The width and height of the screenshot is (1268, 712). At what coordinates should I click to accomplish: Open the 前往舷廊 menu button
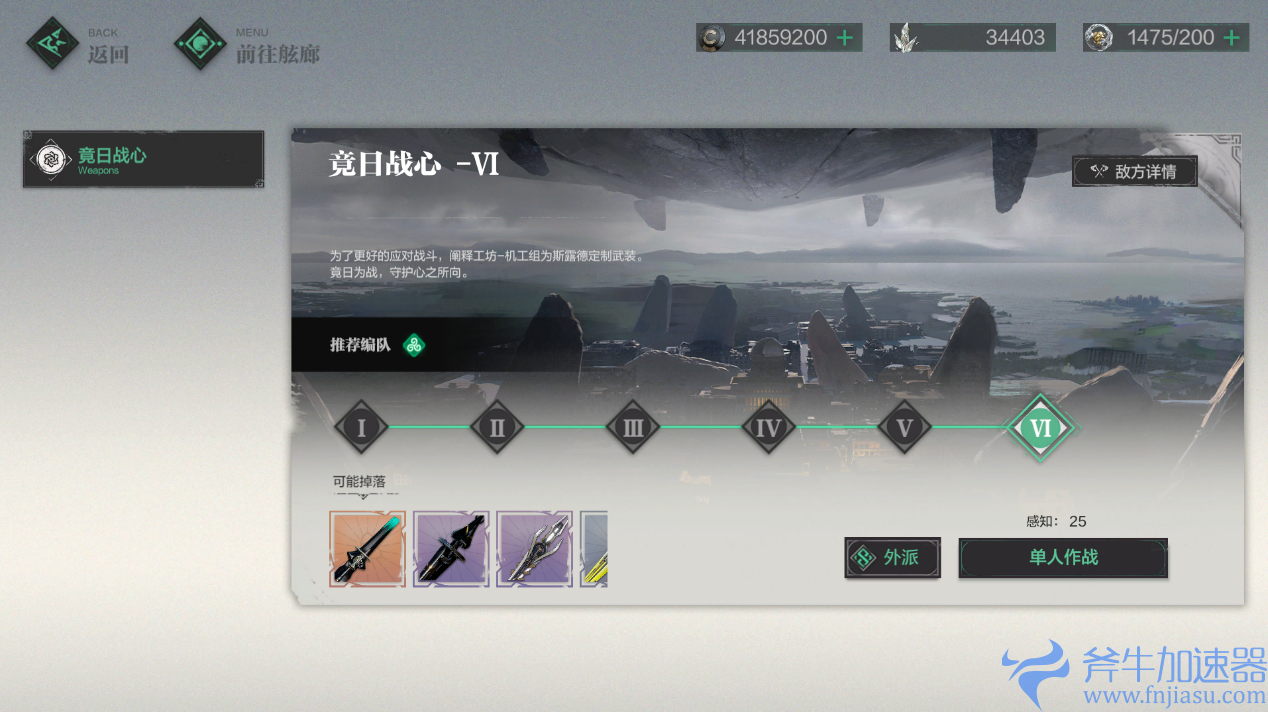[248, 44]
